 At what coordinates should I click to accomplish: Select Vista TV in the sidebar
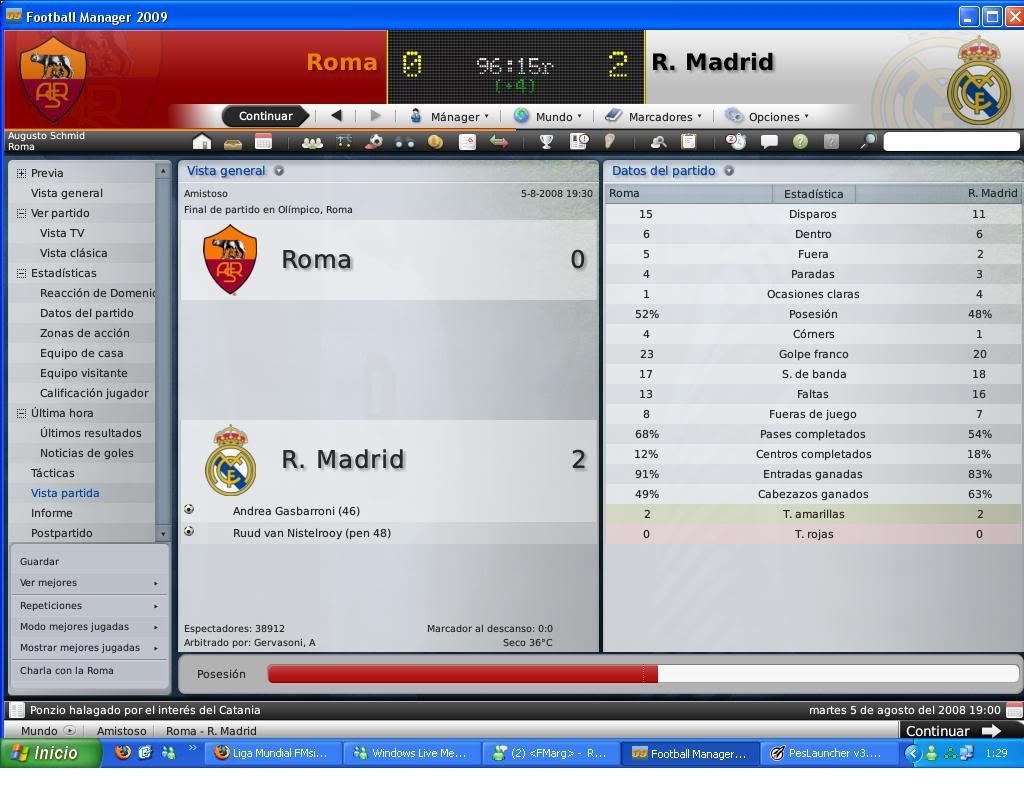pos(62,233)
